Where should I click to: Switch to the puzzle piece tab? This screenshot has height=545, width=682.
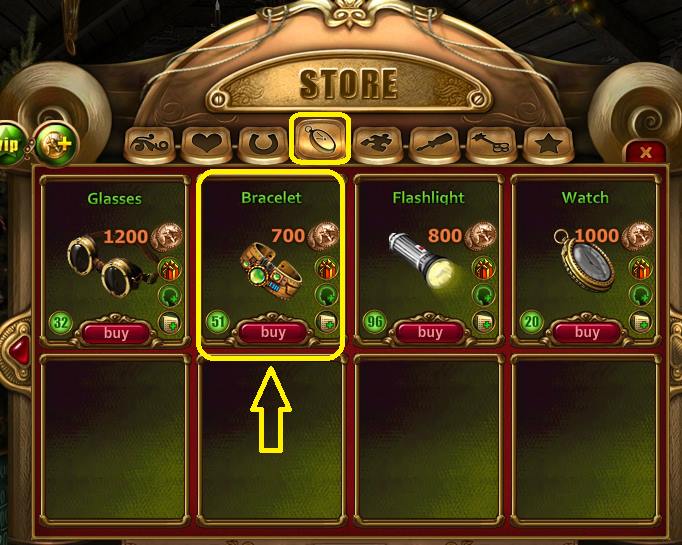pos(377,144)
